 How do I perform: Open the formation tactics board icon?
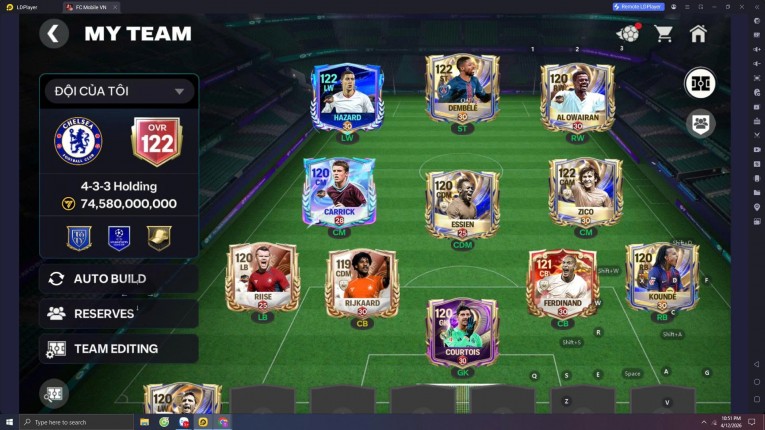tap(700, 83)
